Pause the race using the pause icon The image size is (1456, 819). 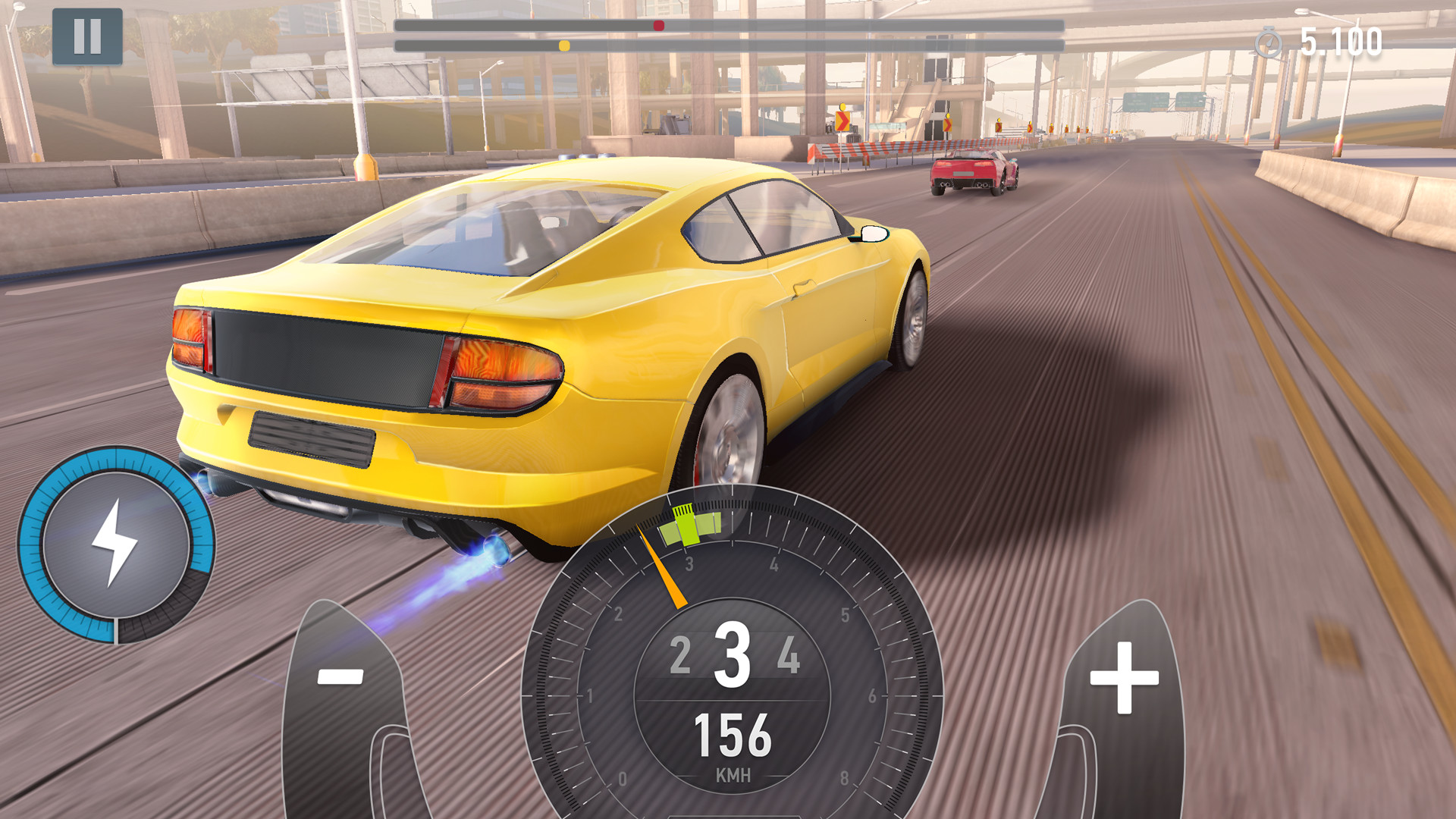point(89,36)
